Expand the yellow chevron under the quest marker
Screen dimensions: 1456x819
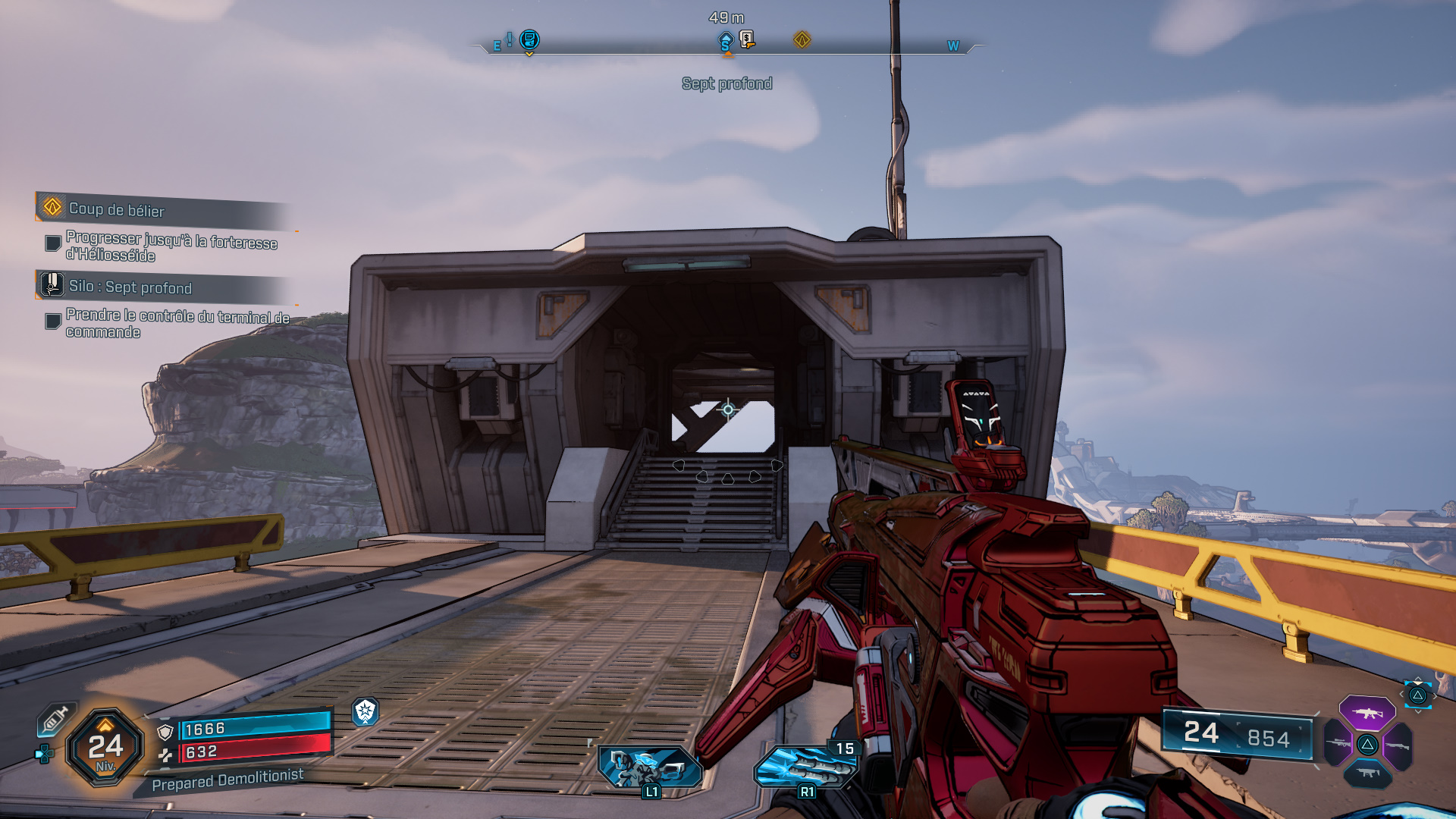pos(529,55)
